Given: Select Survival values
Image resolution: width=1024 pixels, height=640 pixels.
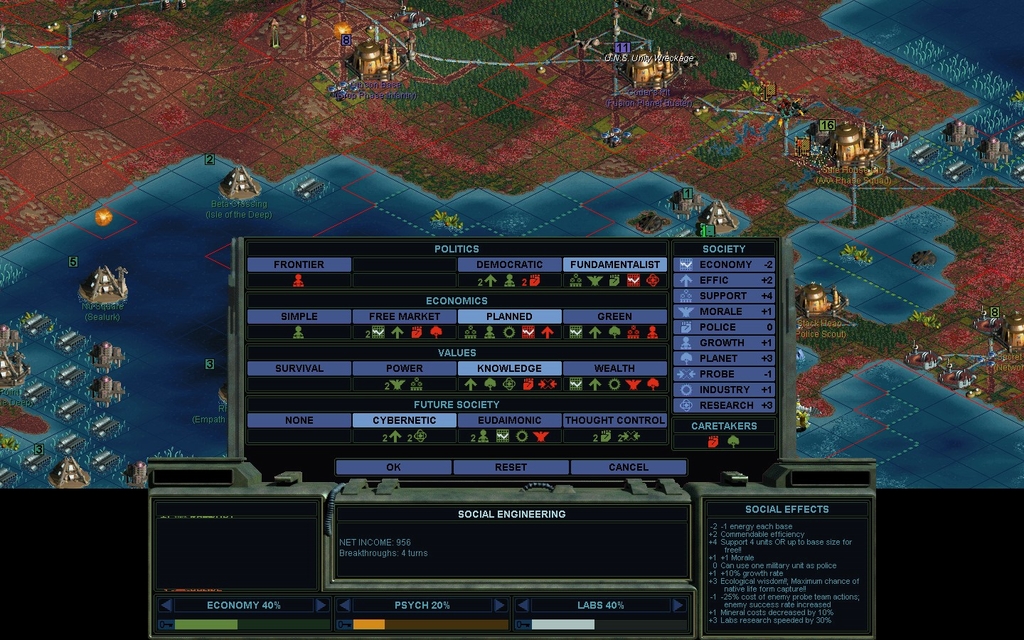Looking at the screenshot, I should pos(299,369).
